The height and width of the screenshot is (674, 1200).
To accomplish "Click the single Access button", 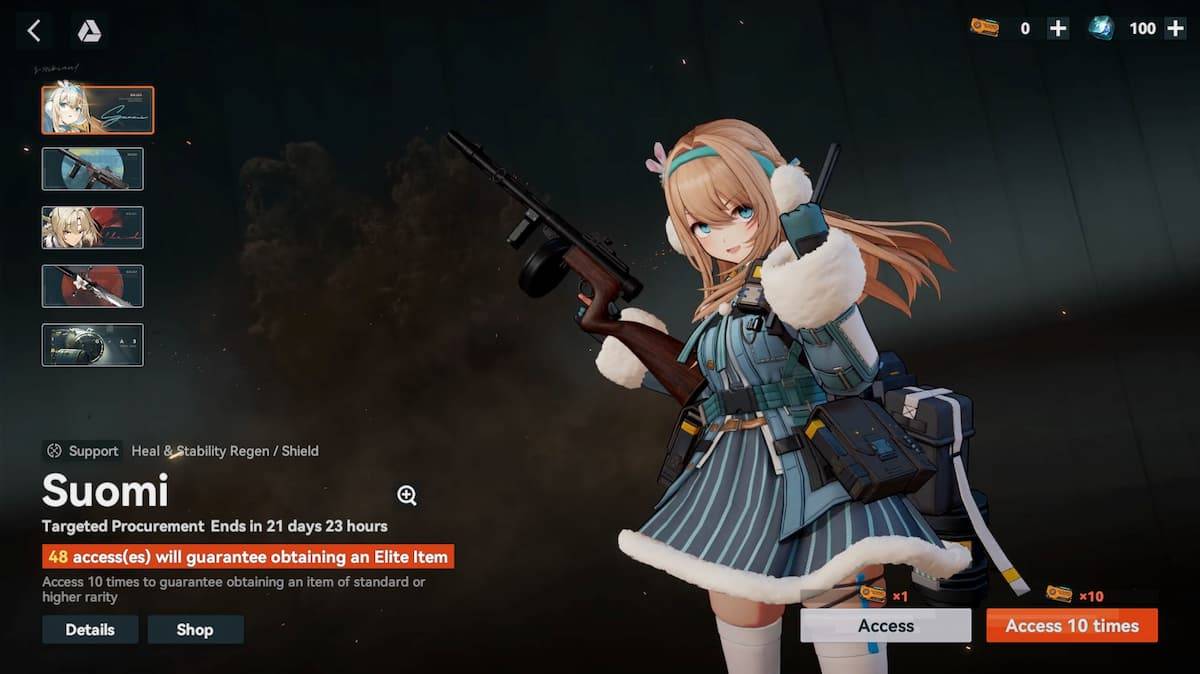I will tap(885, 626).
